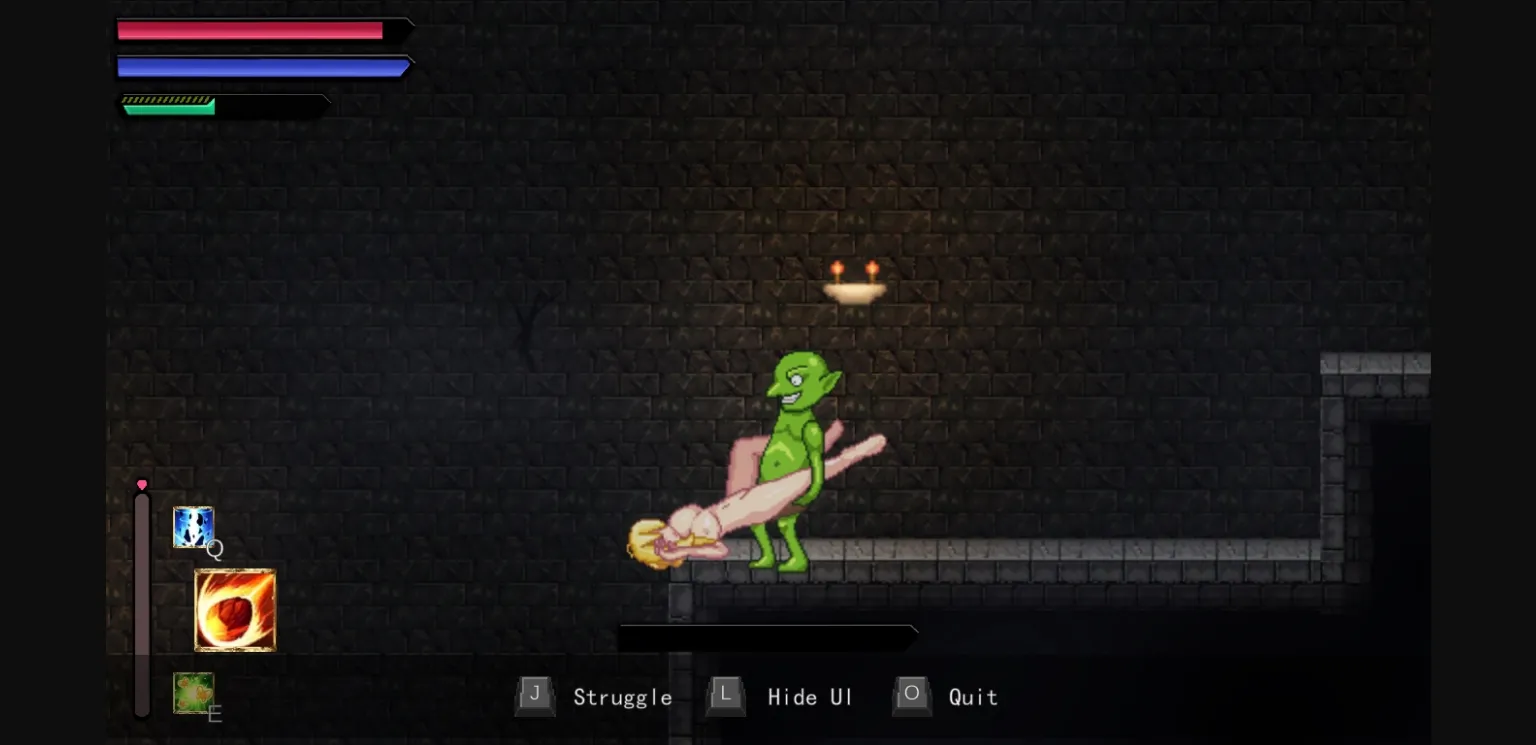Click the heart marker above the gauge

coord(142,484)
